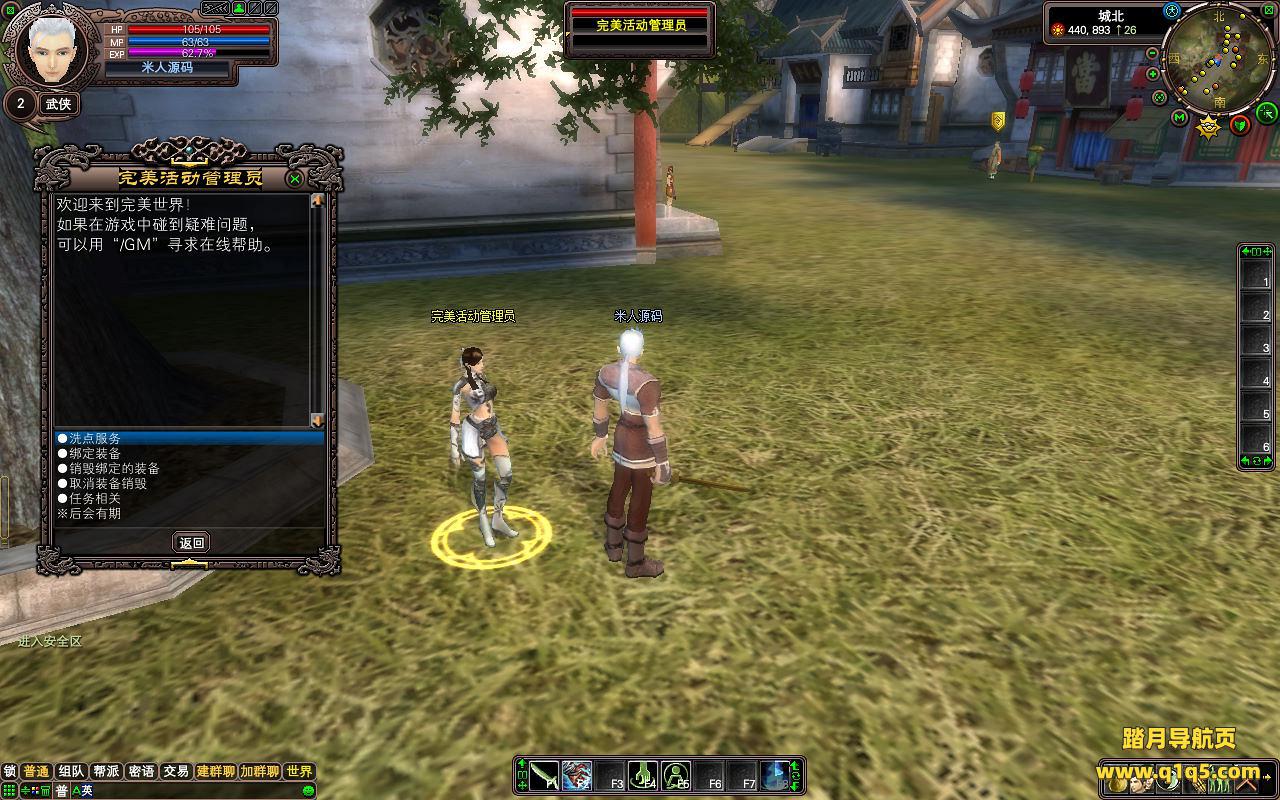This screenshot has height=800, width=1280.
Task: Switch chat to the 普通 channel
Action: pyautogui.click(x=36, y=771)
